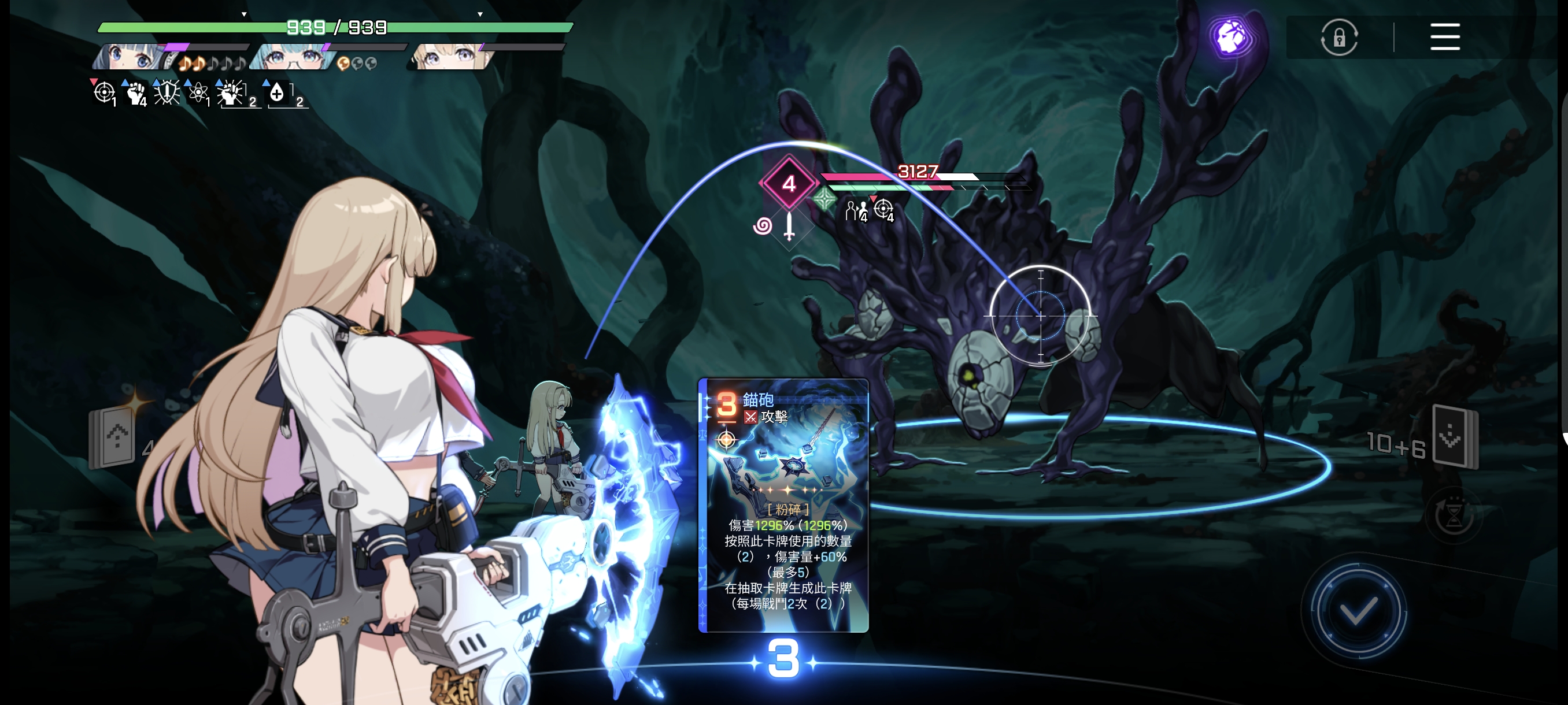
Task: Activate the hourglass turn button
Action: pyautogui.click(x=1453, y=517)
